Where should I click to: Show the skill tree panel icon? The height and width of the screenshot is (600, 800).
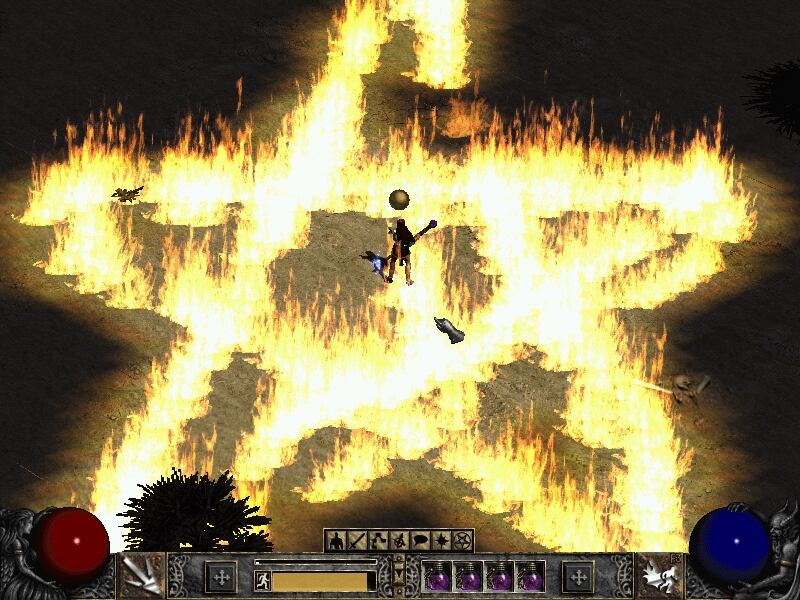point(378,541)
